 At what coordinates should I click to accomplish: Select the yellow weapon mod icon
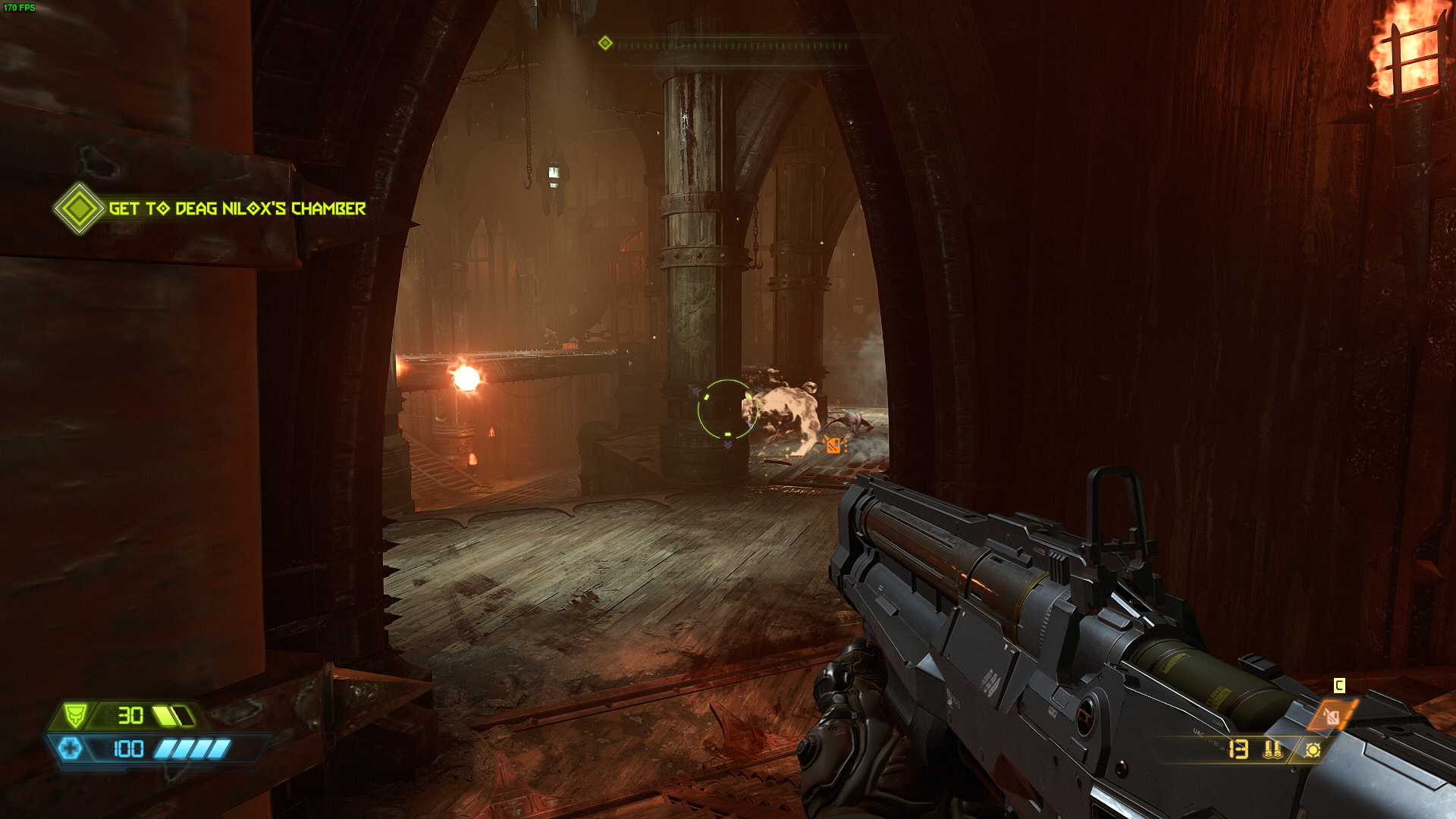[x=1313, y=750]
